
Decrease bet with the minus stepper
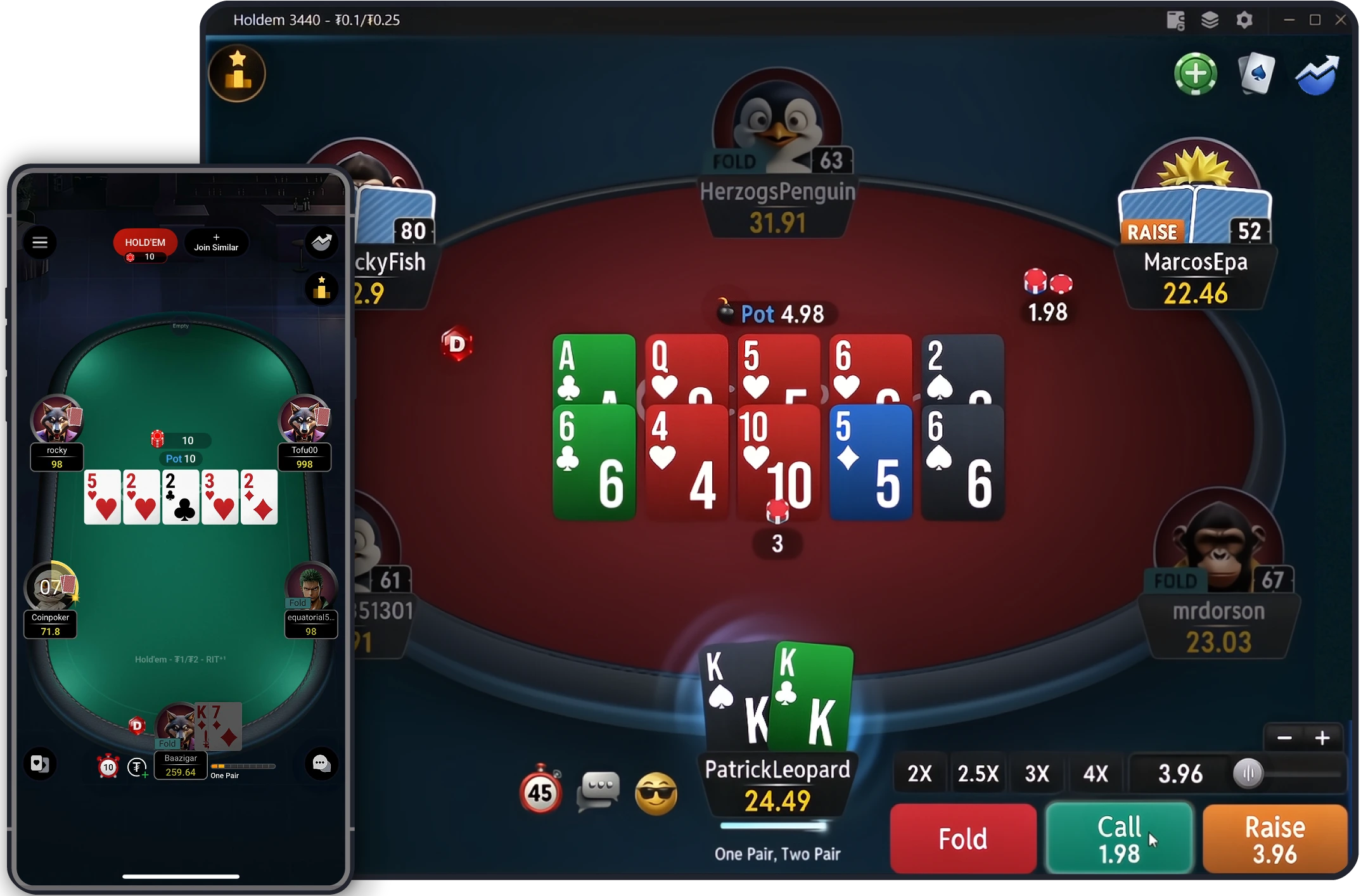(1284, 738)
